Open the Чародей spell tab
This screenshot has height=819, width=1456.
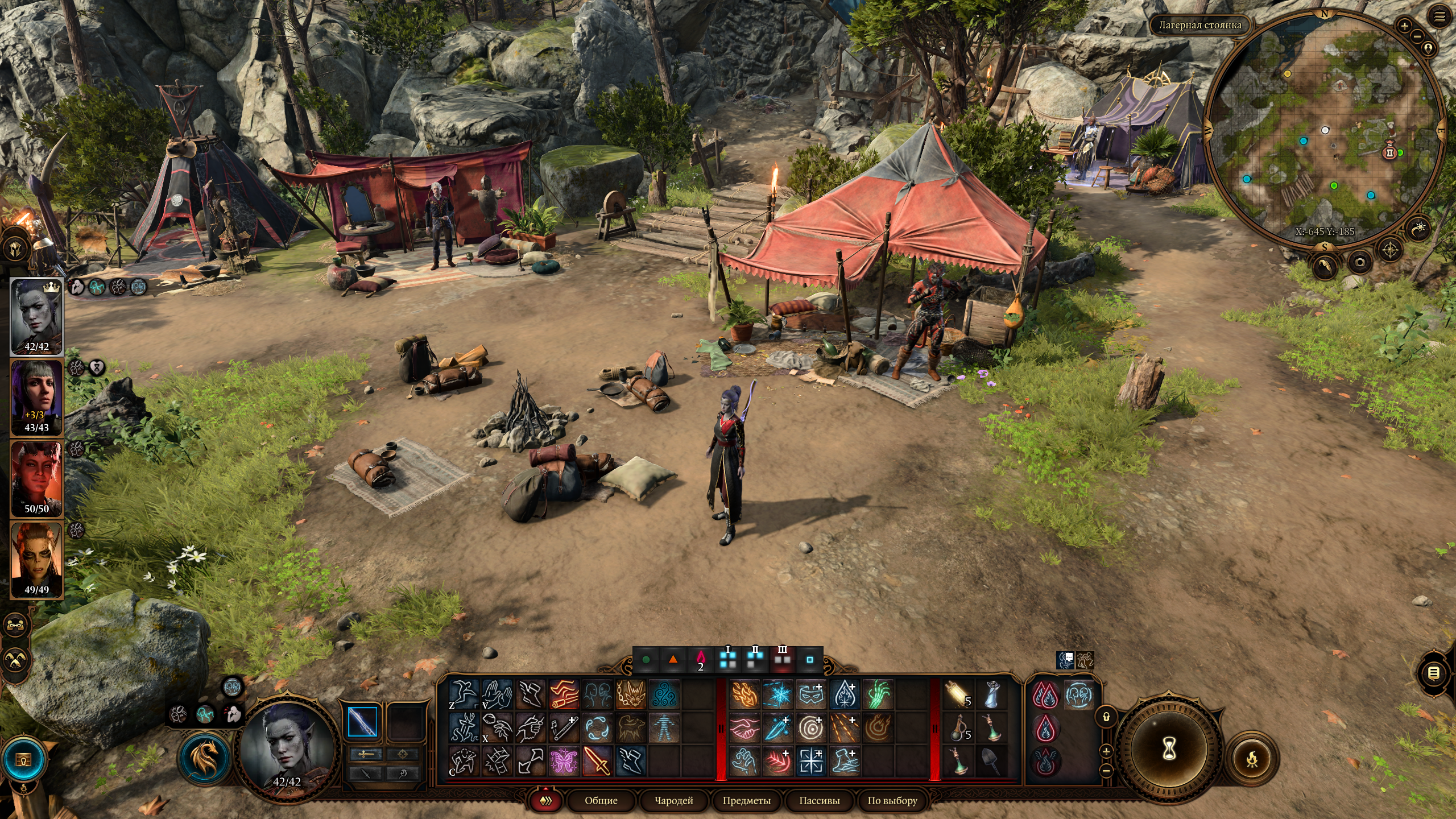pos(673,800)
